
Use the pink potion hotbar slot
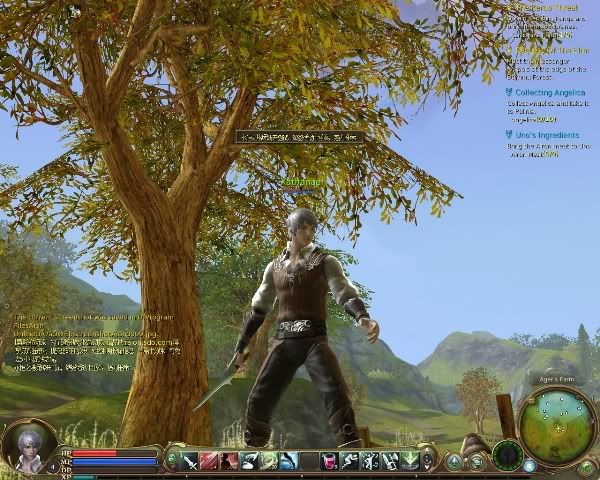[329, 461]
